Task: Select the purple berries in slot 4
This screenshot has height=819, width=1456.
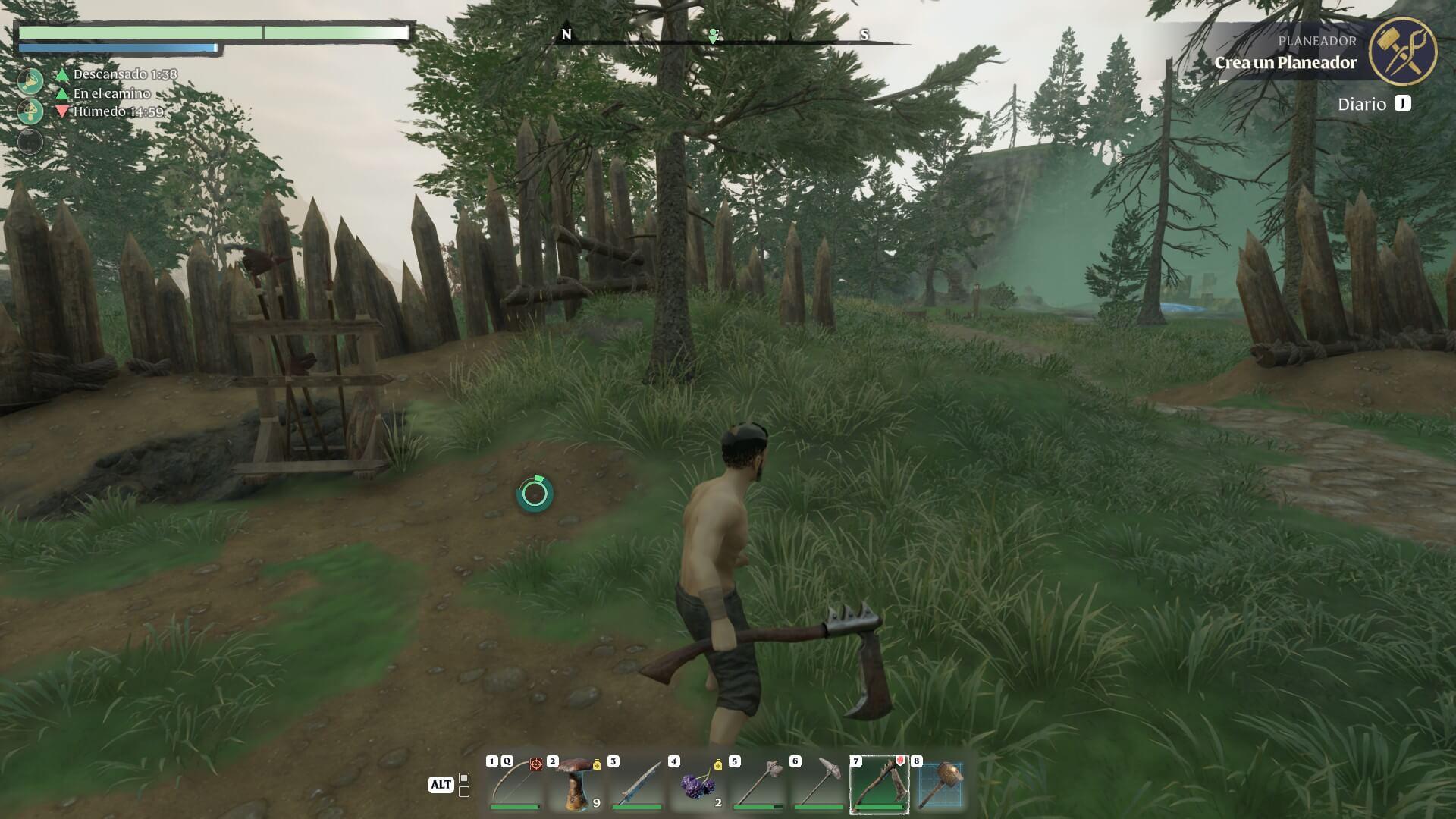Action: (x=698, y=784)
